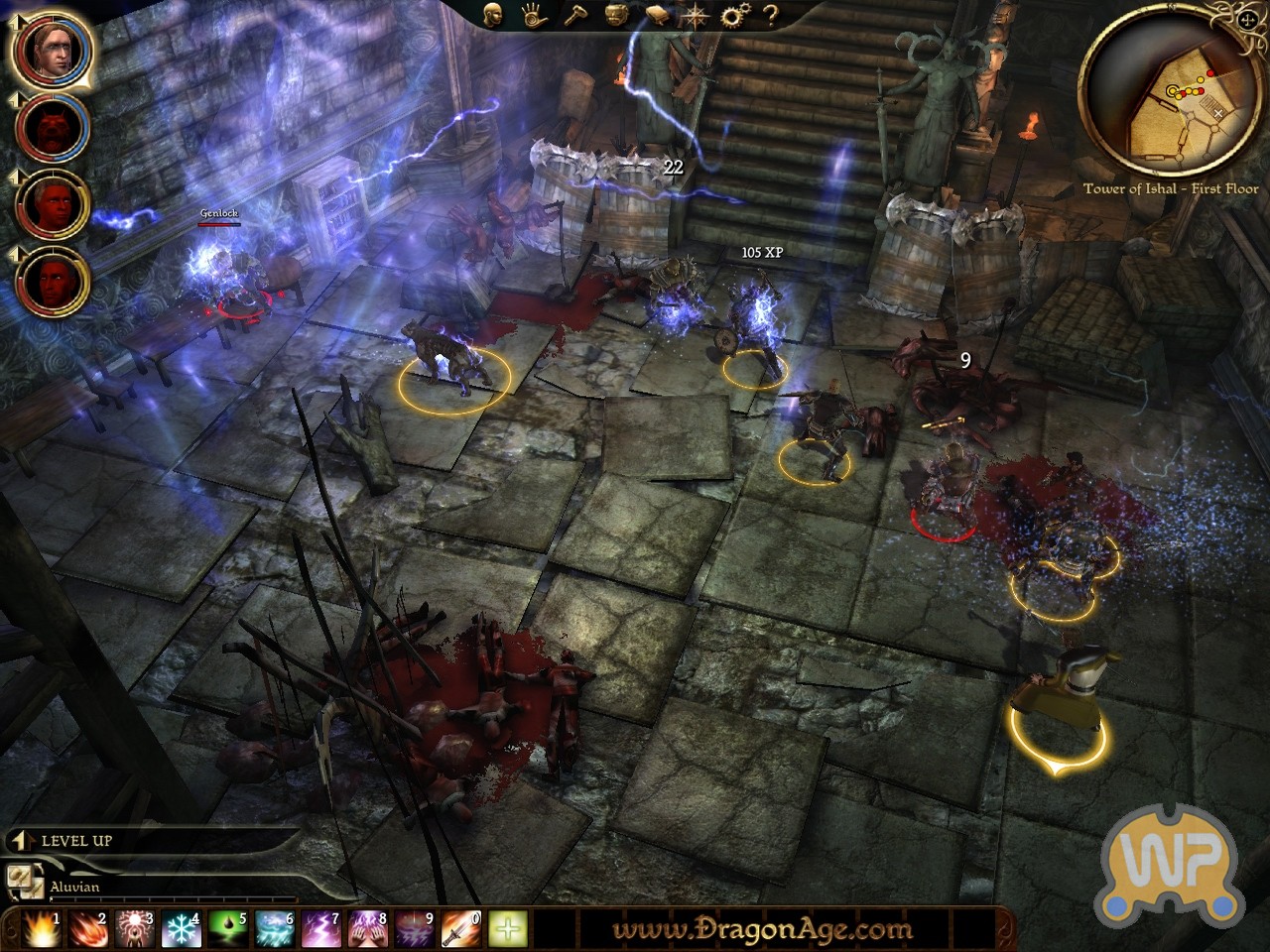Open the world map compass star icon
Screen dimensions: 1270x952
696,15
